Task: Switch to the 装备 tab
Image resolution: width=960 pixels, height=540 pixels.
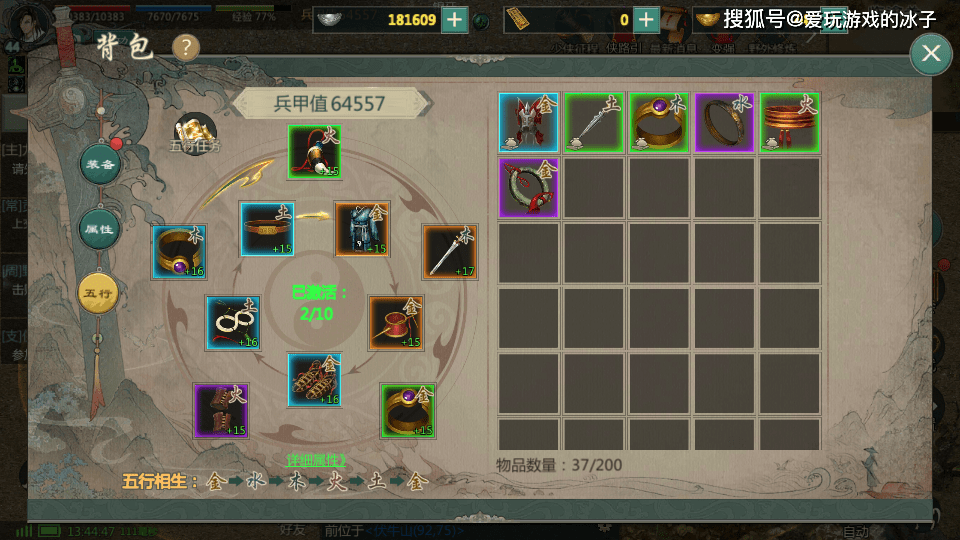Action: coord(100,164)
